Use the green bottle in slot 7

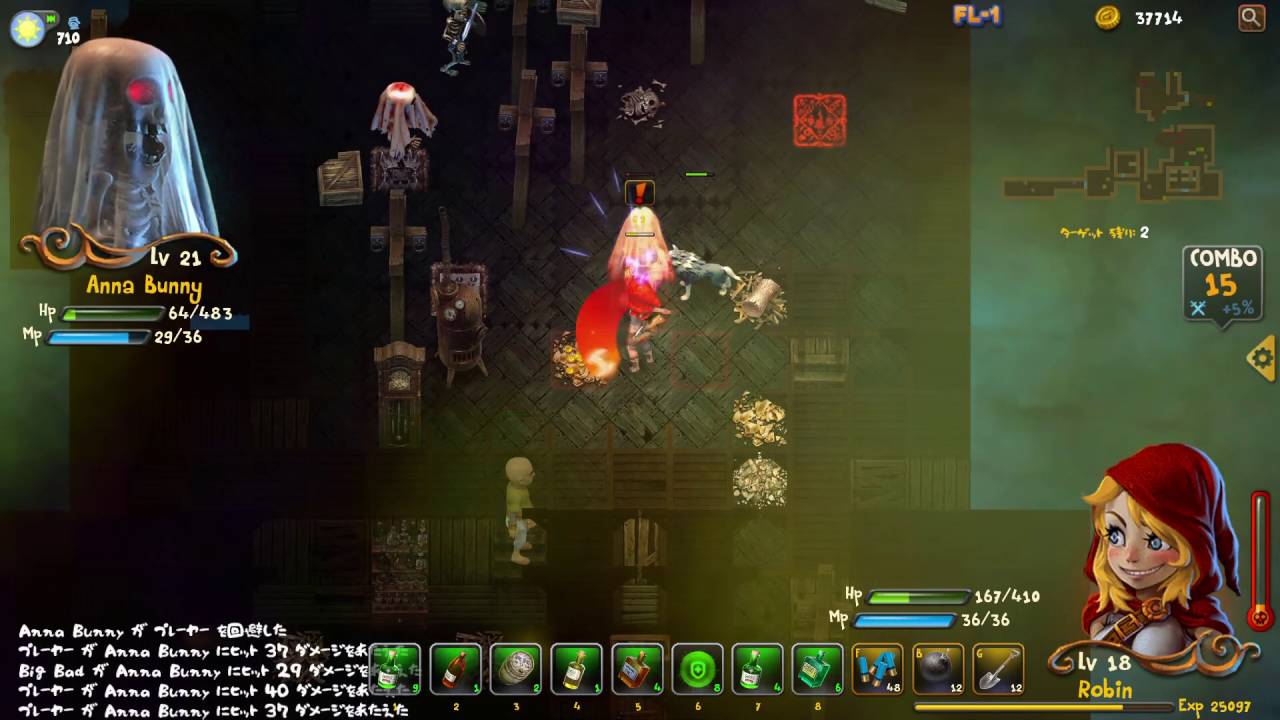(757, 669)
